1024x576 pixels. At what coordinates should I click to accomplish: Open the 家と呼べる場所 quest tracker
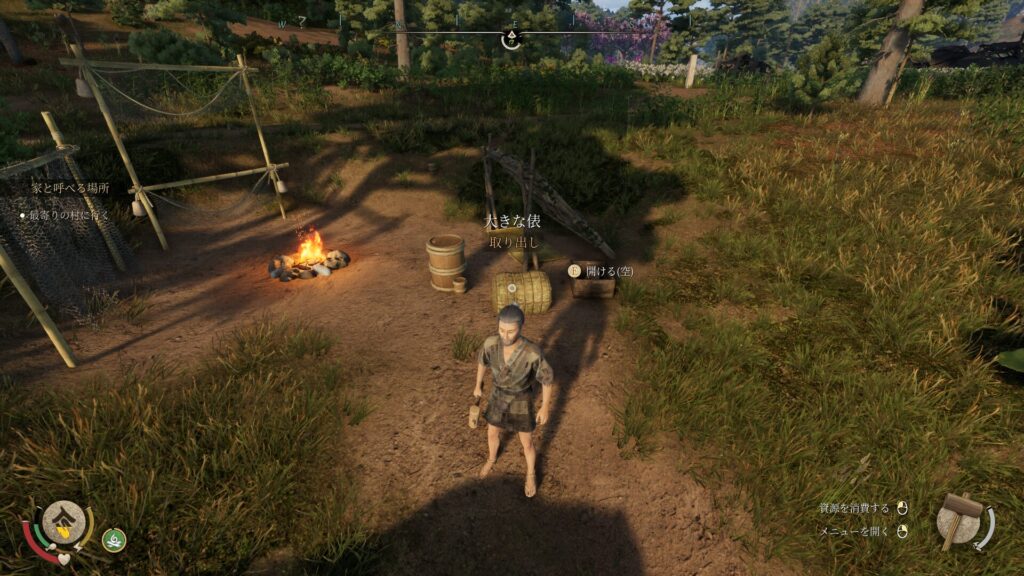coord(70,188)
